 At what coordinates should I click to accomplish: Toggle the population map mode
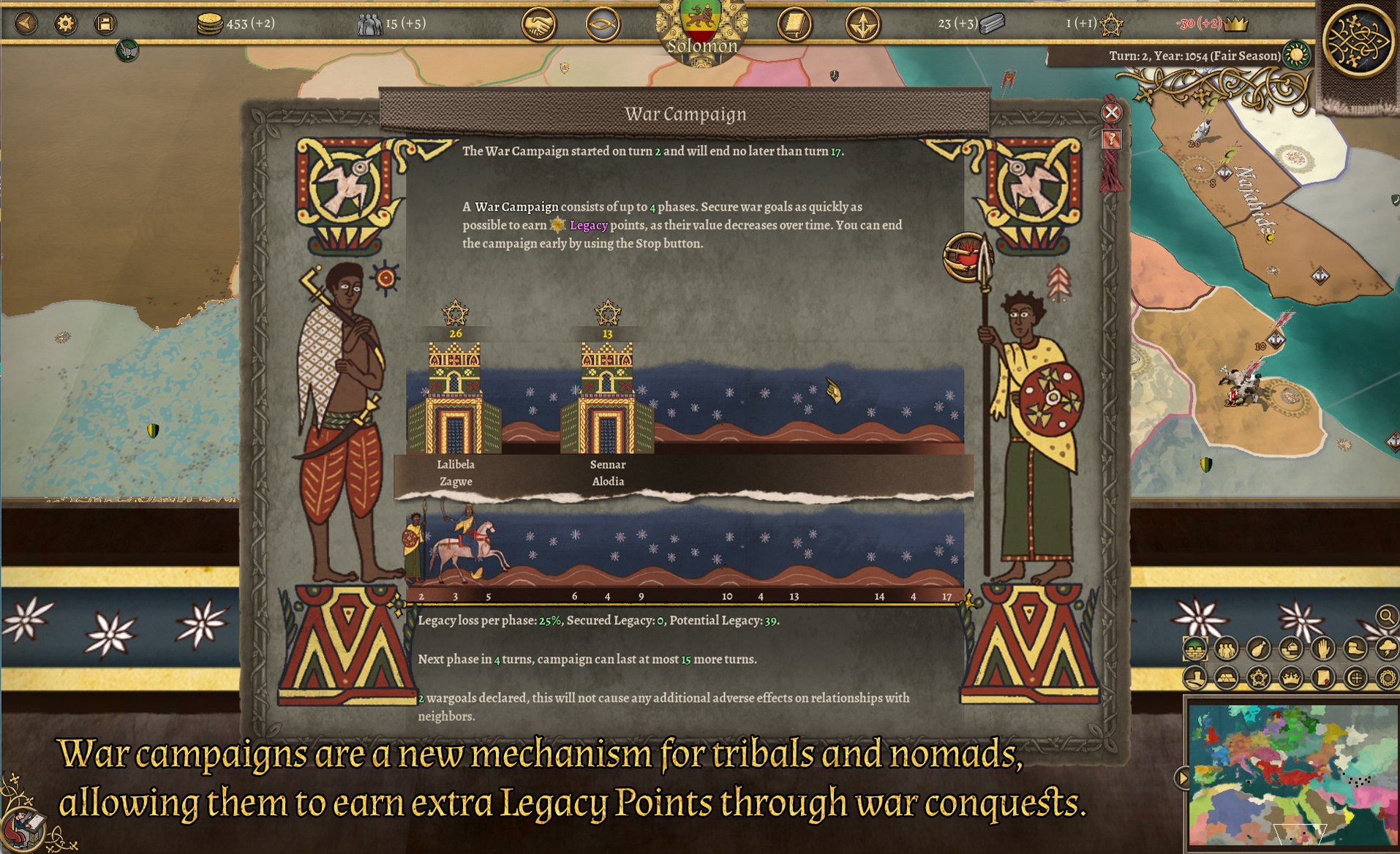(1225, 649)
